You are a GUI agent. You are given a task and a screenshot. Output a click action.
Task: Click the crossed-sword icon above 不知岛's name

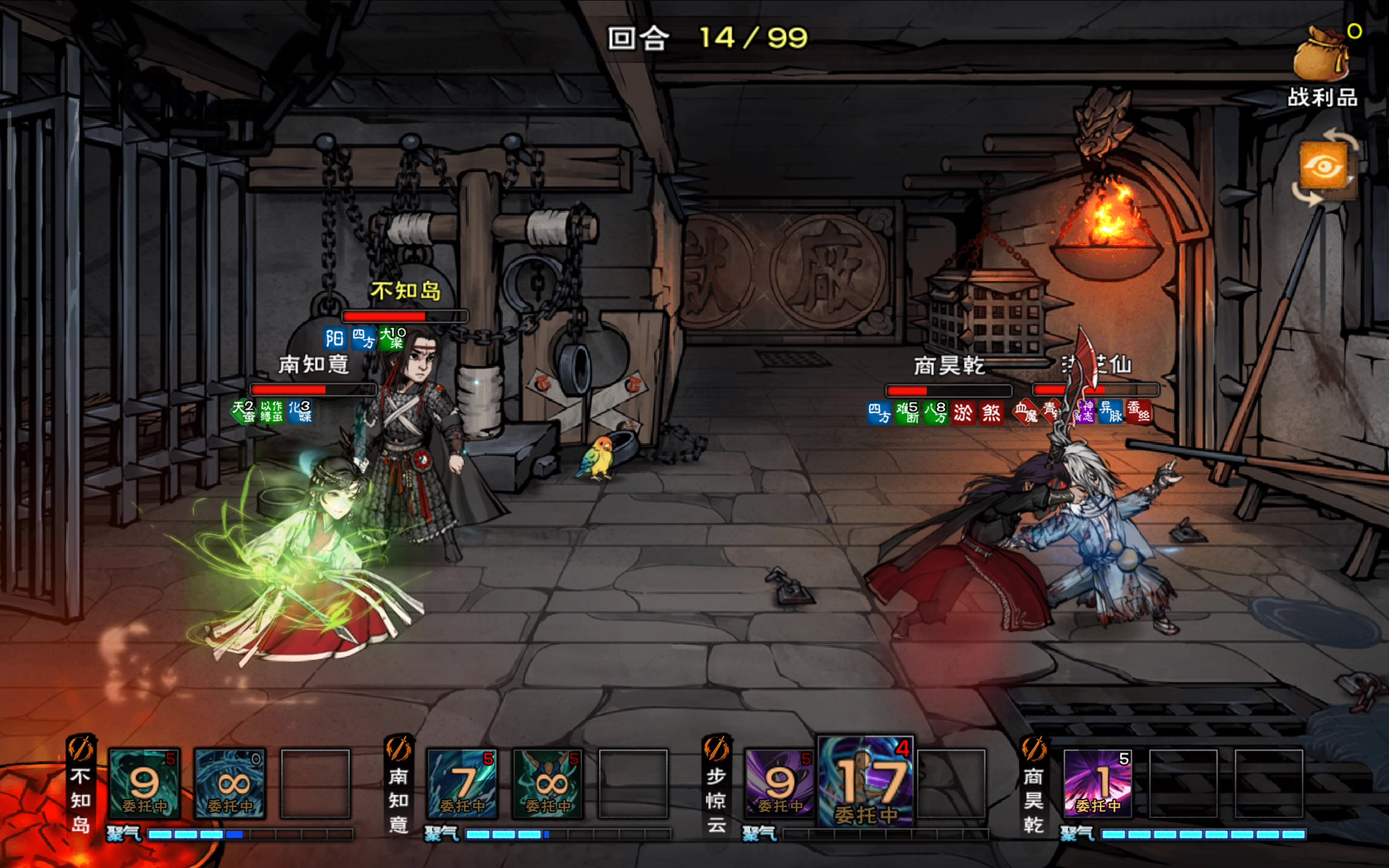pyautogui.click(x=81, y=749)
